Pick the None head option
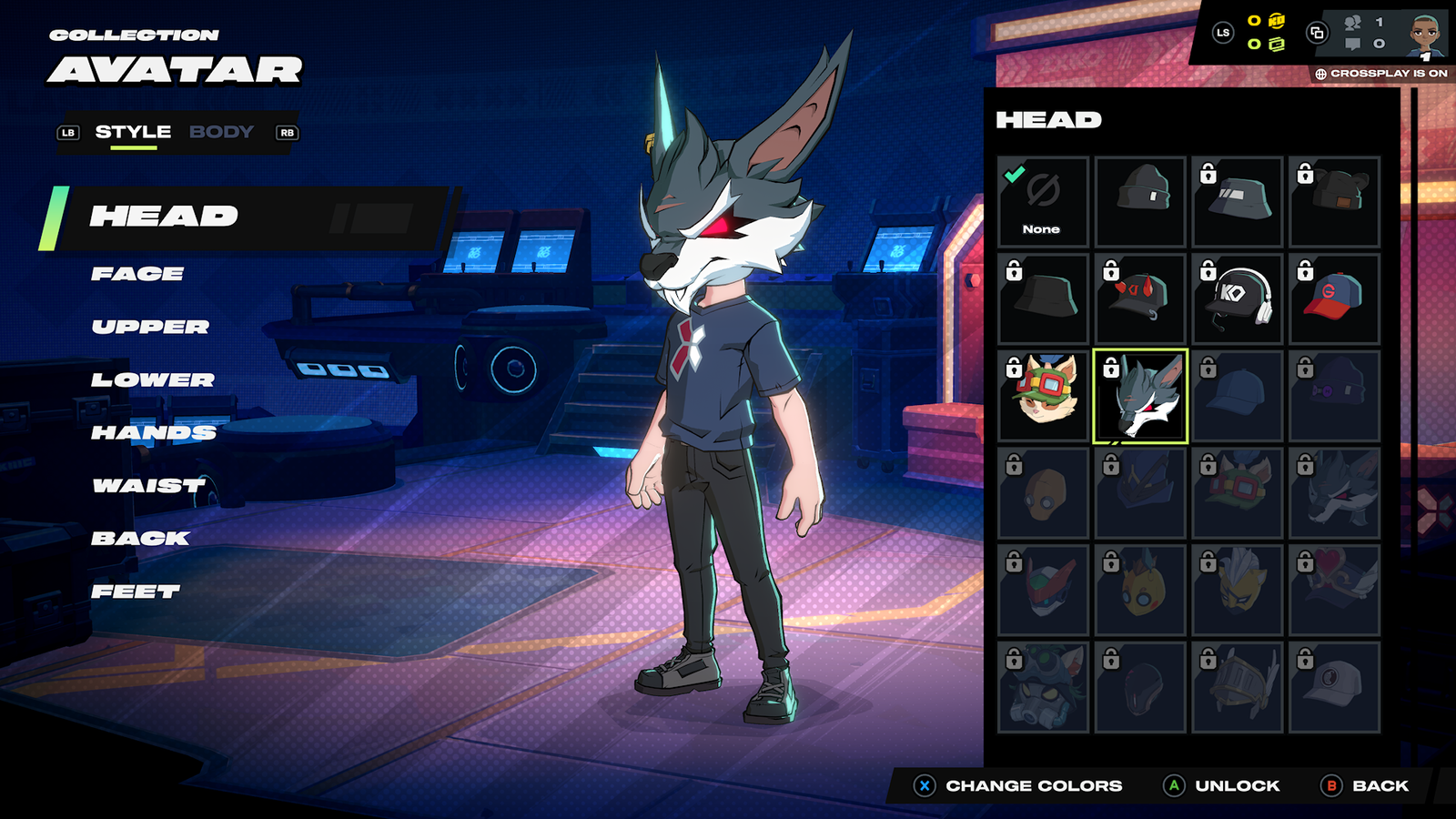Screen dimensions: 1456x819 coord(1043,202)
